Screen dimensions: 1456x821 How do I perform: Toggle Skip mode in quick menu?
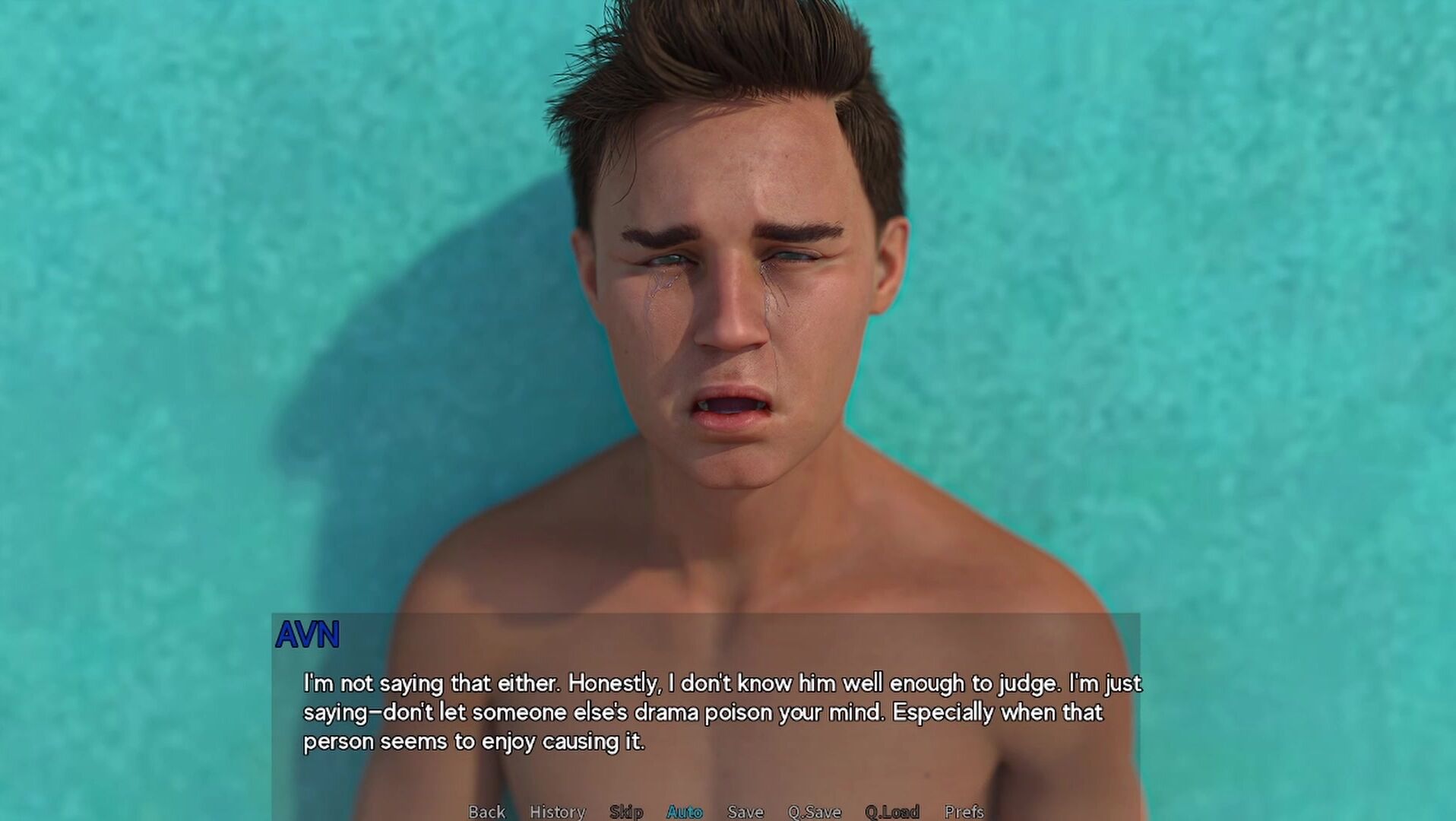(x=626, y=812)
